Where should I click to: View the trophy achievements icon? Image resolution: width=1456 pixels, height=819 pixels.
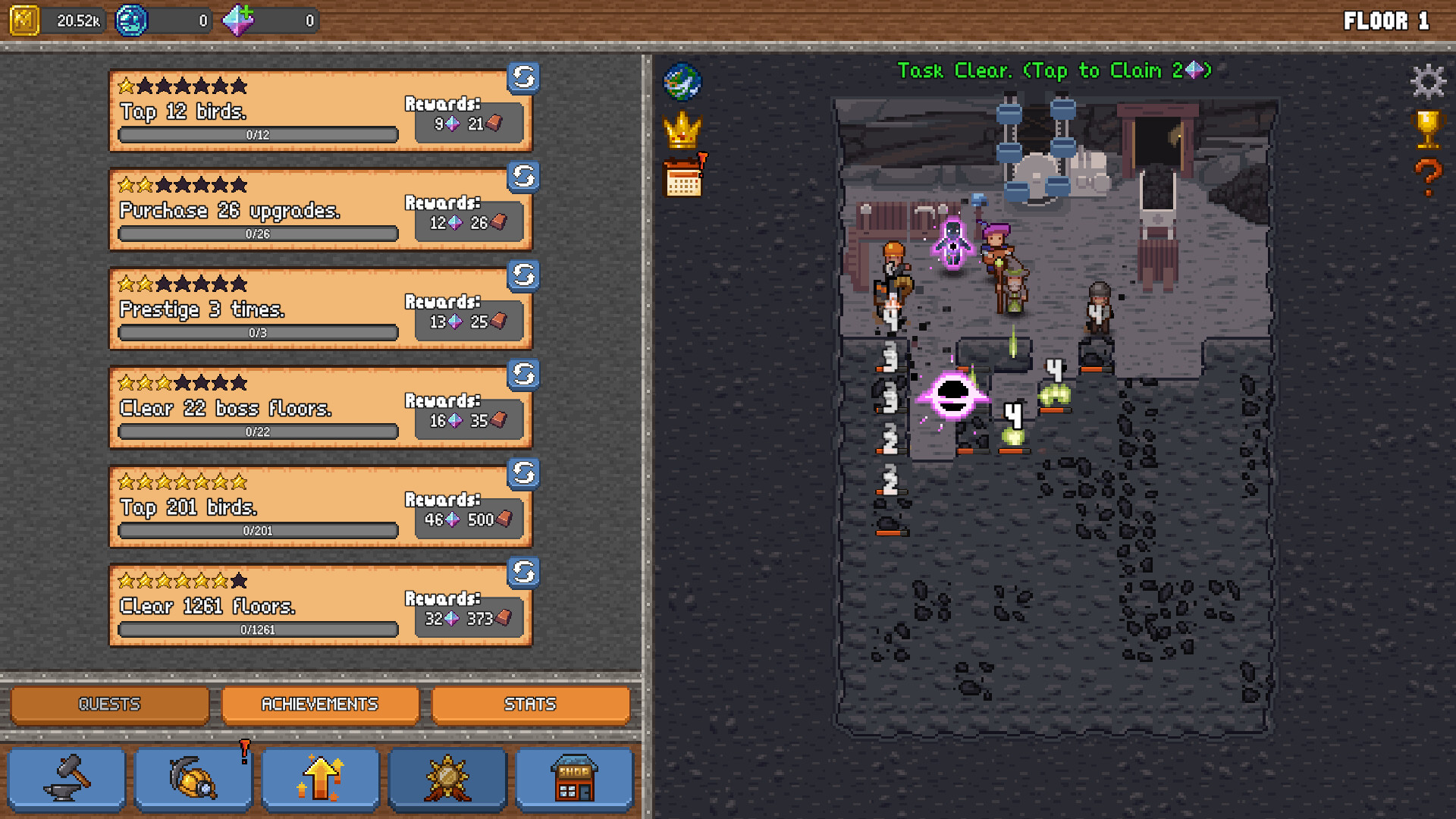tap(1428, 129)
